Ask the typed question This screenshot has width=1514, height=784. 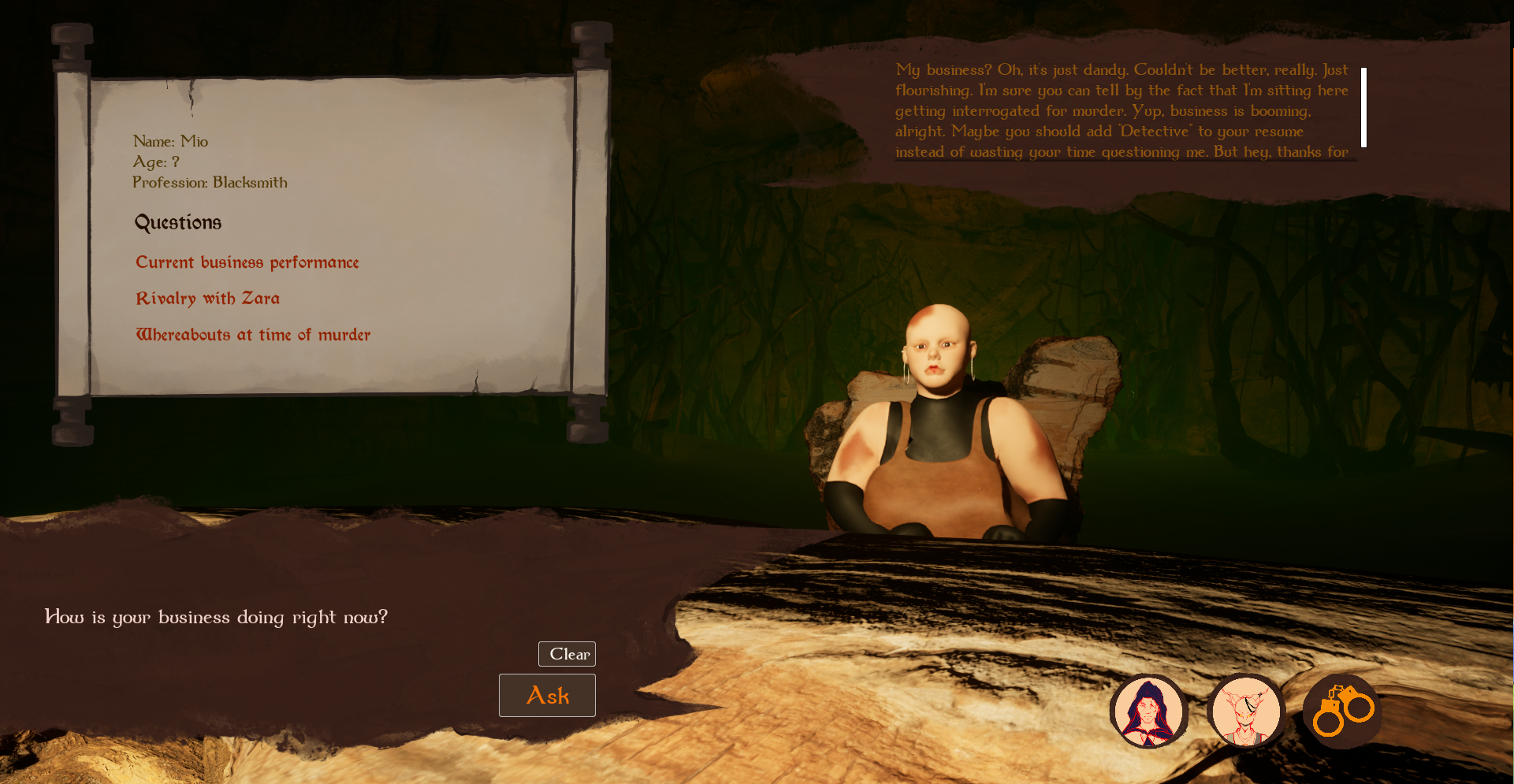tap(547, 695)
